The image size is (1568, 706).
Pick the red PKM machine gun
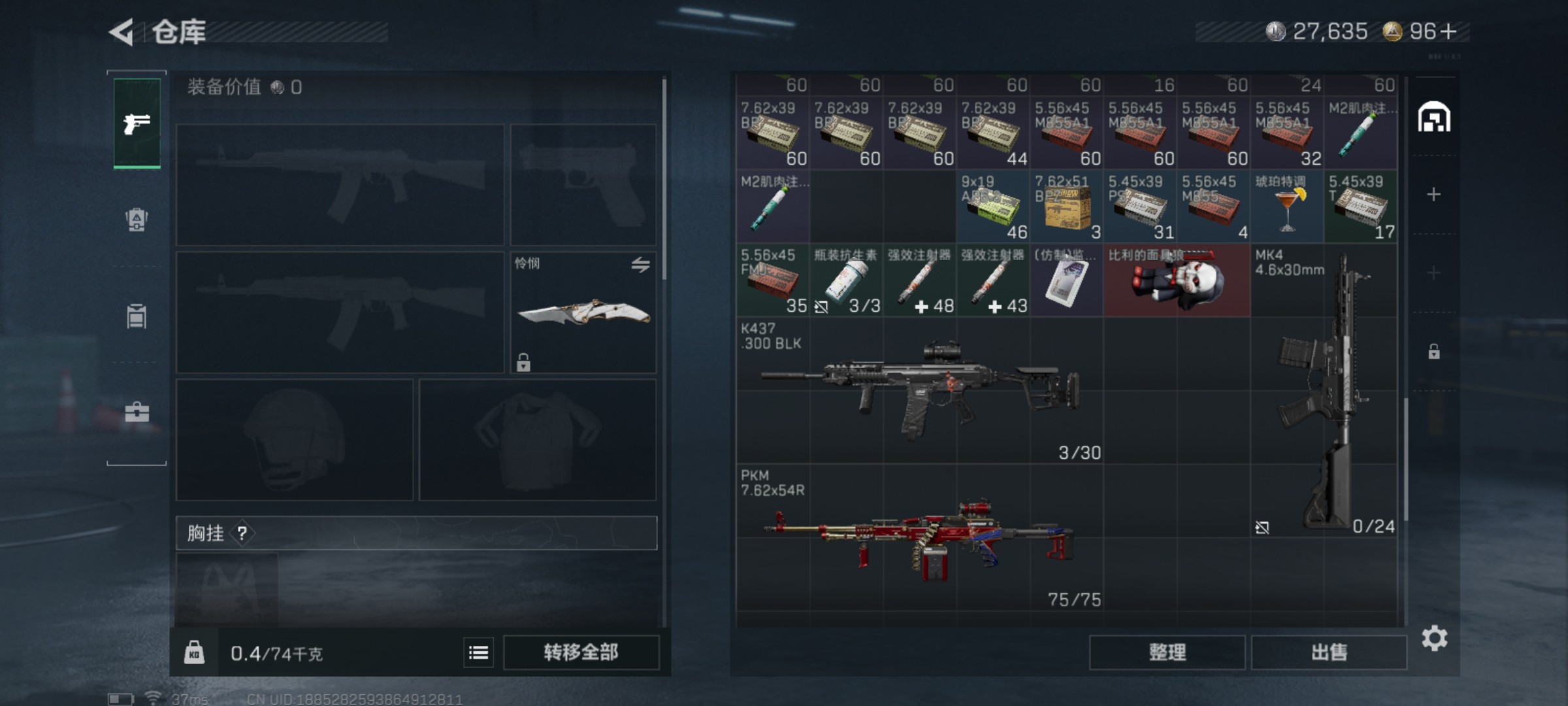[919, 538]
